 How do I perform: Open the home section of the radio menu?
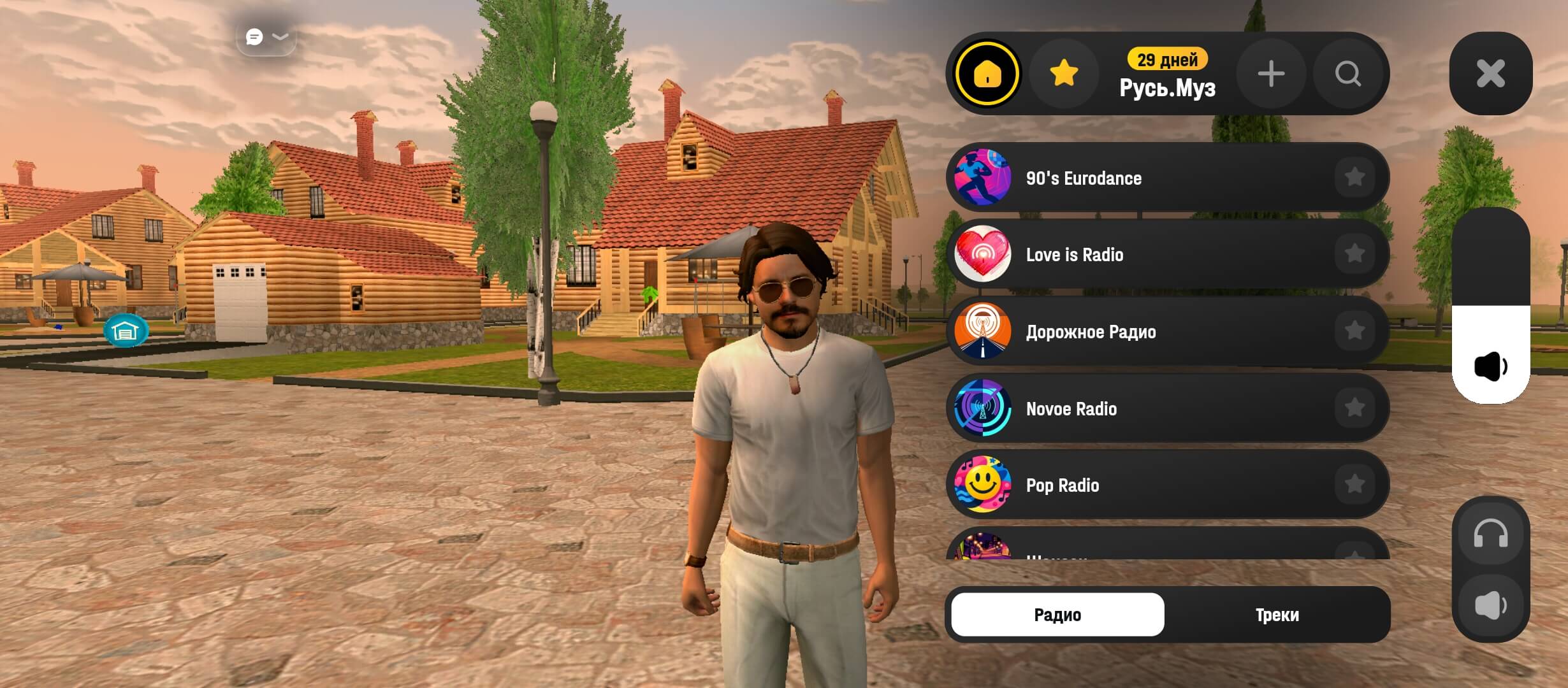click(x=987, y=74)
